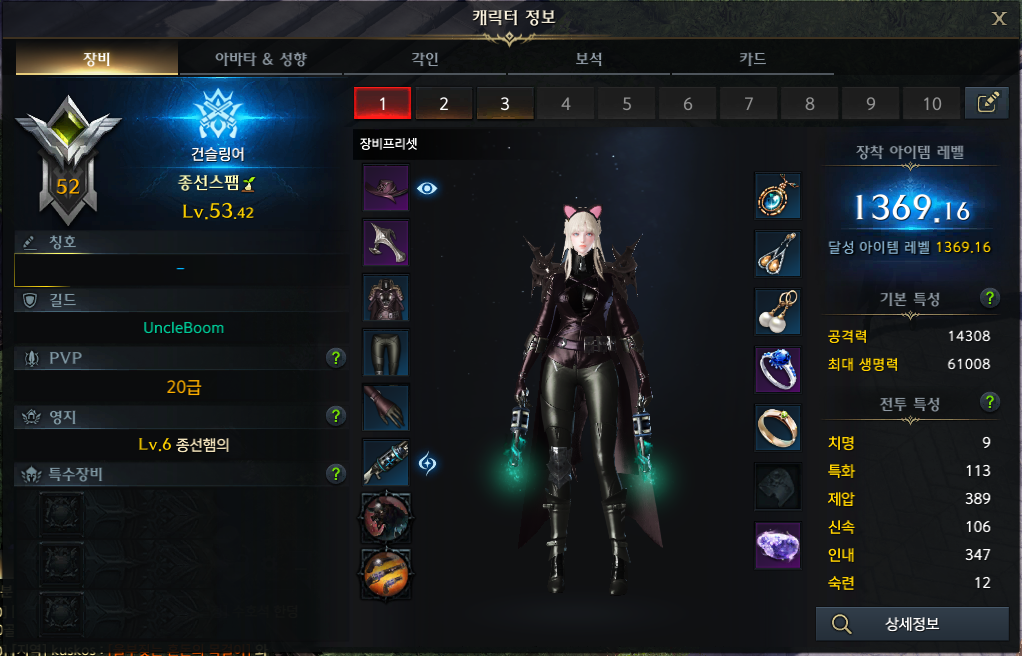This screenshot has width=1022, height=656.
Task: Inspect the shoulder armor slot
Action: (x=385, y=242)
